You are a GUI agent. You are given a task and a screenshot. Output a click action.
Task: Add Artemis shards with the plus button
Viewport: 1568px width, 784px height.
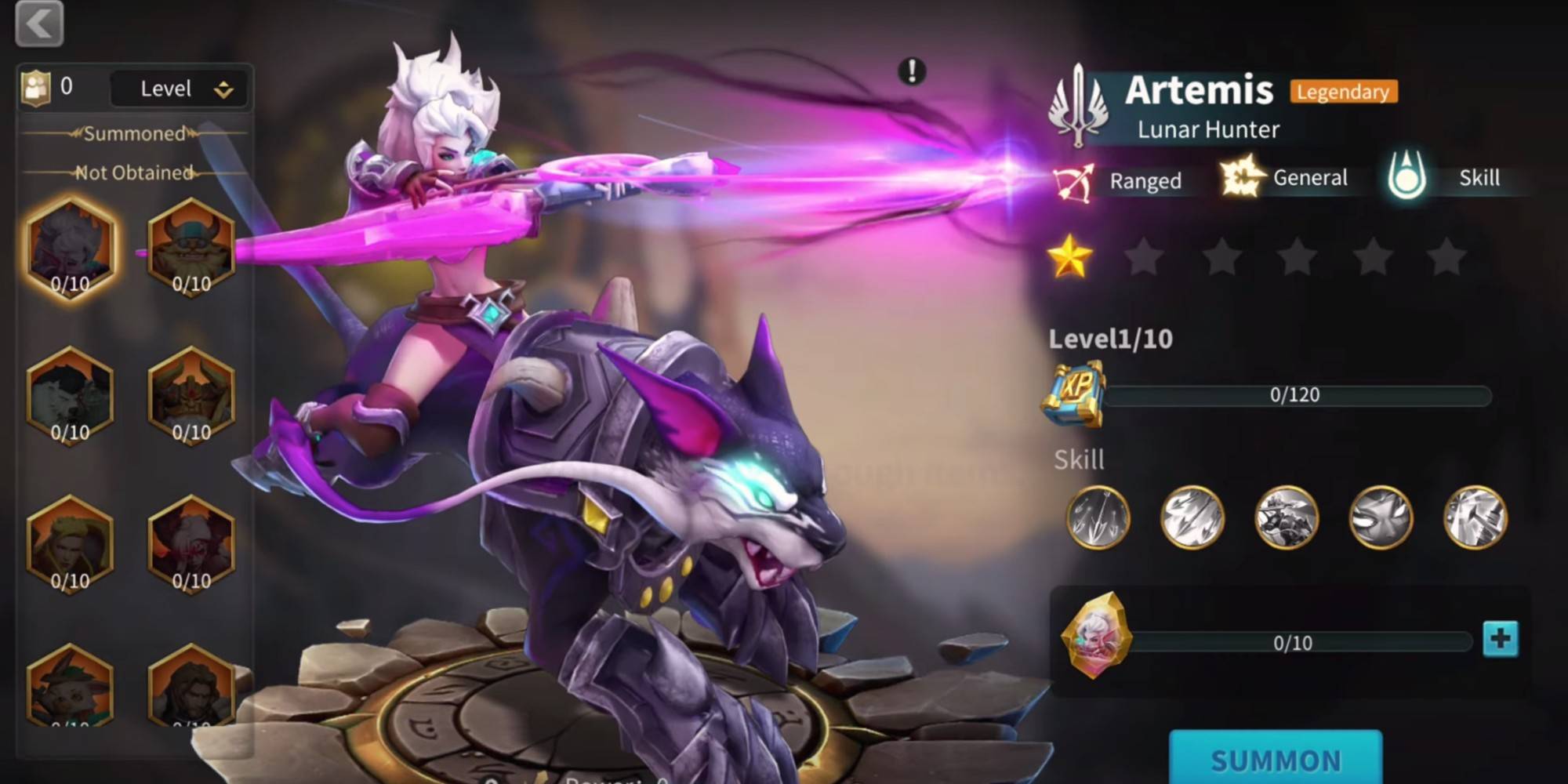click(1501, 639)
